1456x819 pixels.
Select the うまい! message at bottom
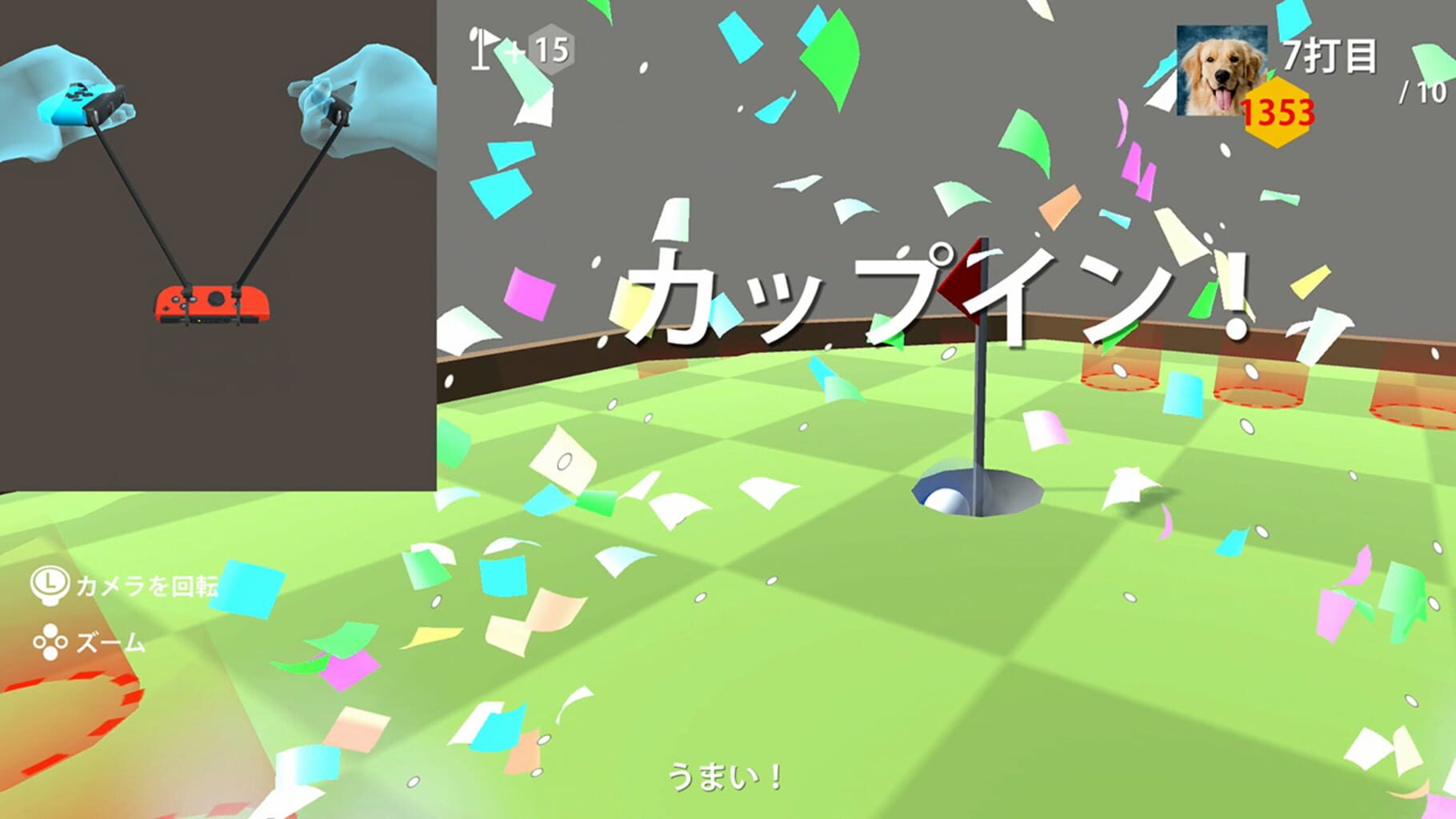(x=724, y=774)
